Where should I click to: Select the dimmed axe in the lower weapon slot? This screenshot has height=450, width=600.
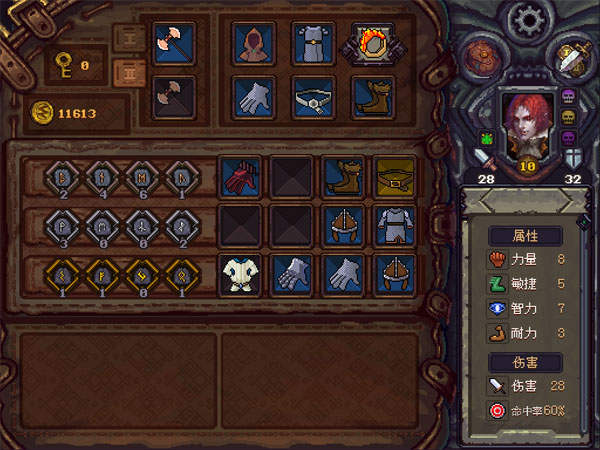tap(173, 97)
